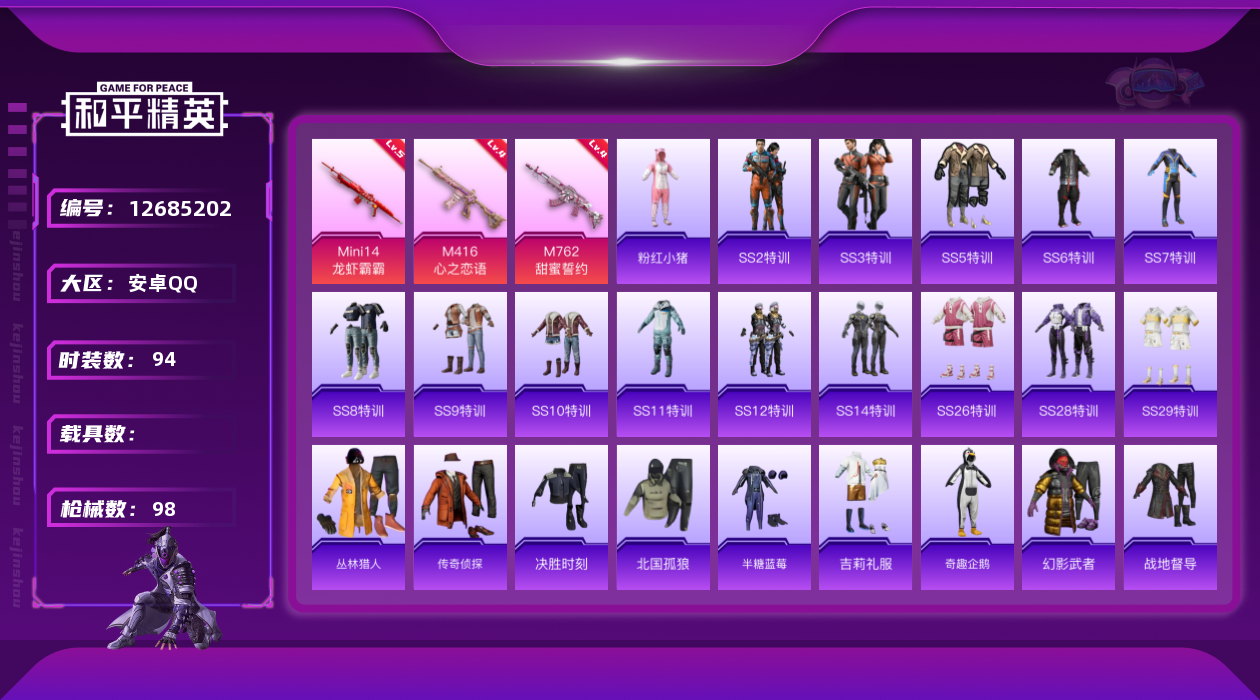The width and height of the screenshot is (1260, 700).
Task: Select the SS7特训 blue suit tile
Action: coord(1170,211)
